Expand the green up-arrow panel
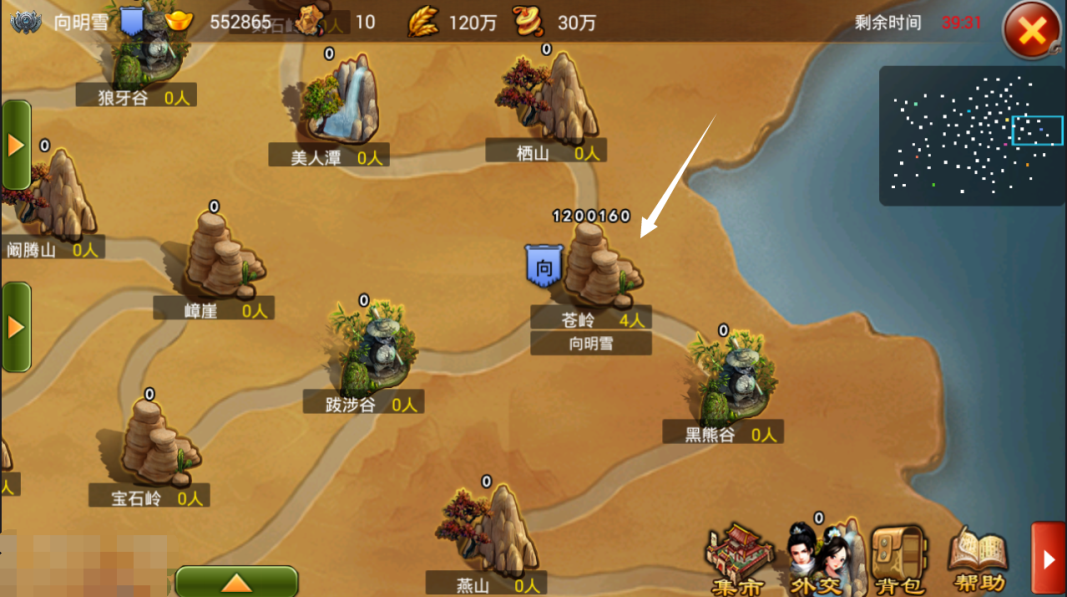The image size is (1067, 597). click(236, 582)
